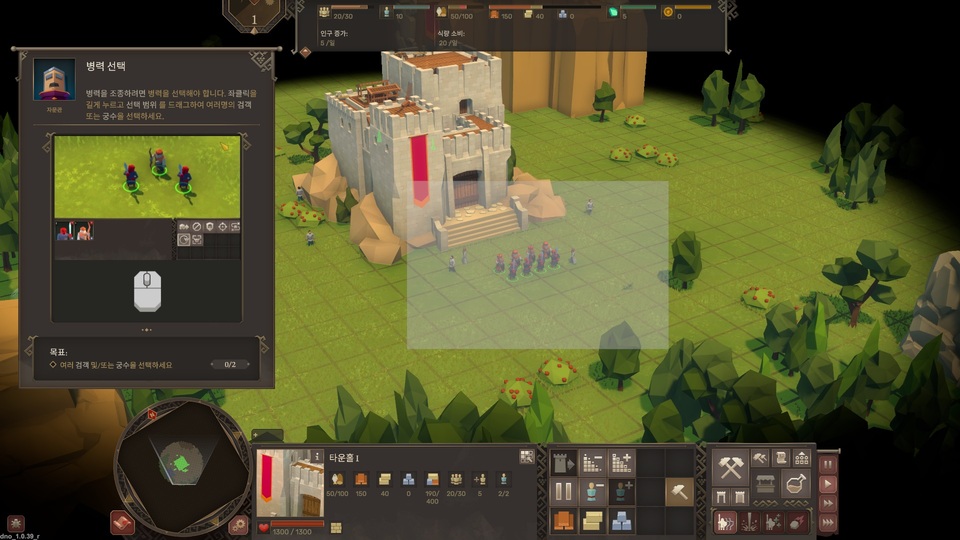Open the bug report icon
This screenshot has width=960, height=540.
pos(15,522)
